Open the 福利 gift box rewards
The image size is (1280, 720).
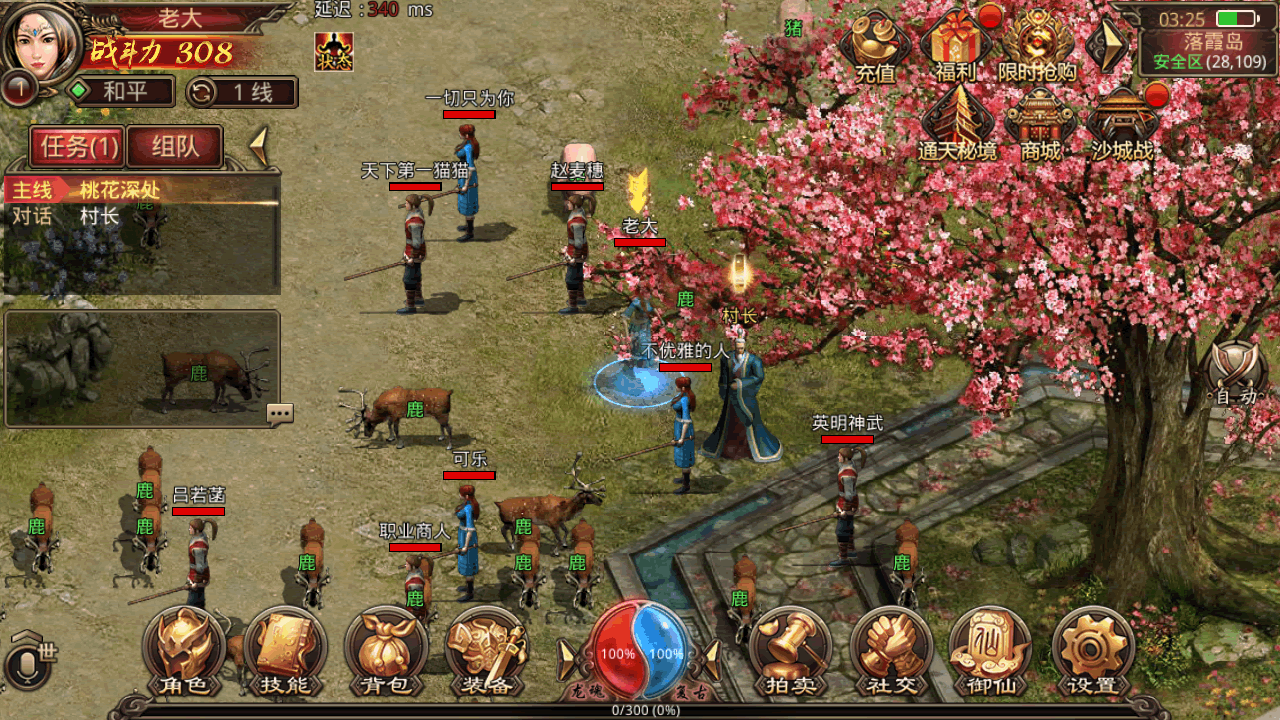(955, 46)
